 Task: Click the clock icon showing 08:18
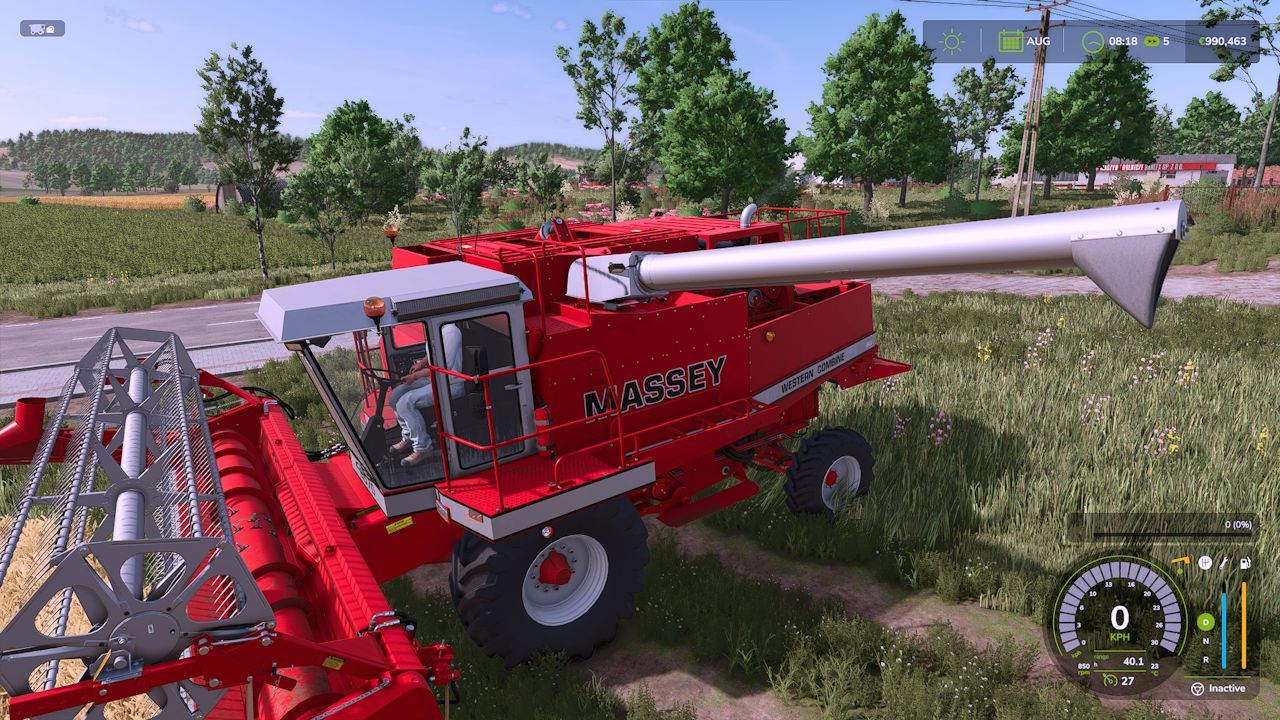tap(1093, 41)
